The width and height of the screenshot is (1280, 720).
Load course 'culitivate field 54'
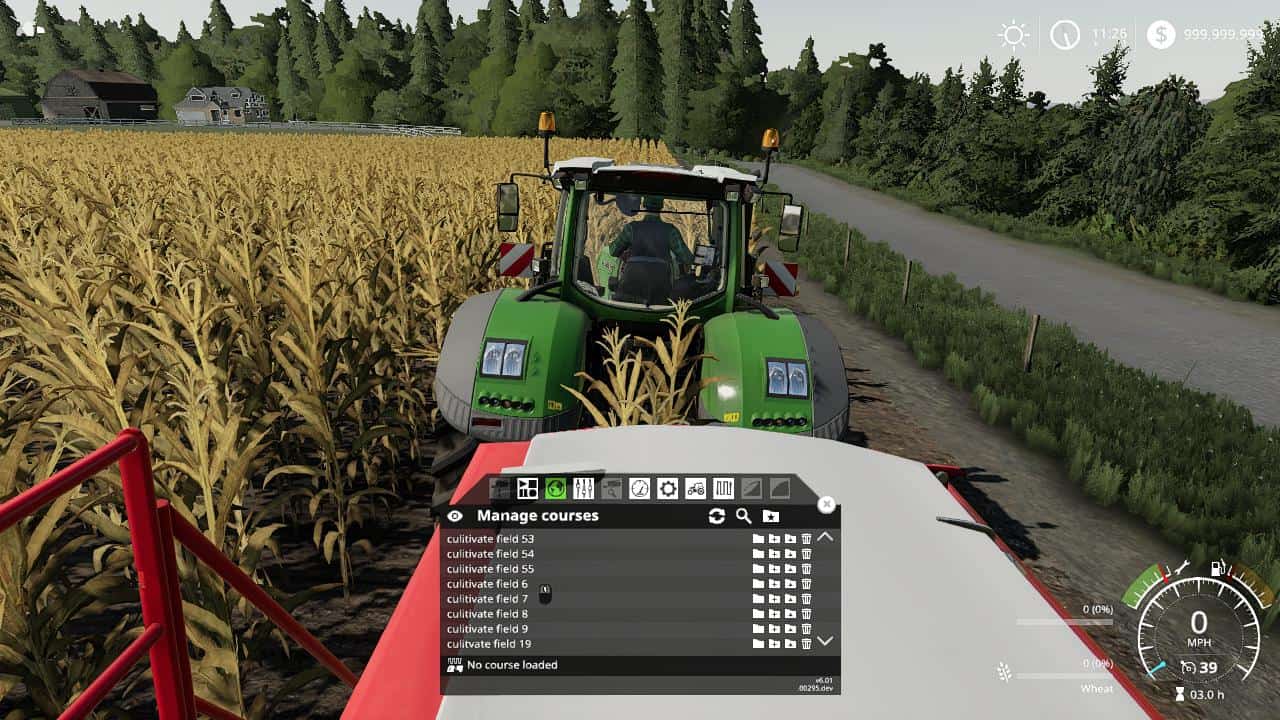point(490,554)
